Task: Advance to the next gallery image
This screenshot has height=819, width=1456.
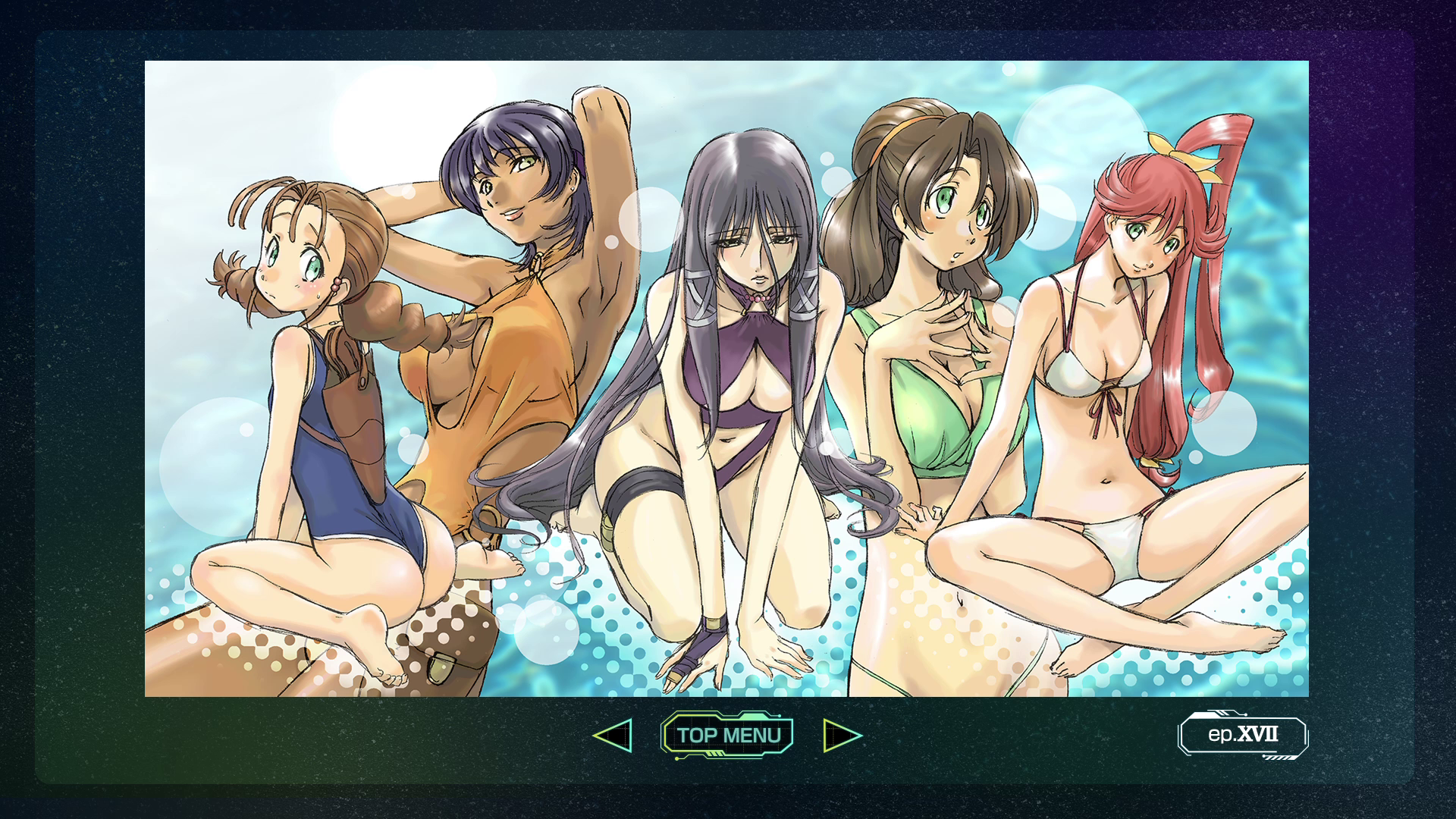Action: (842, 735)
